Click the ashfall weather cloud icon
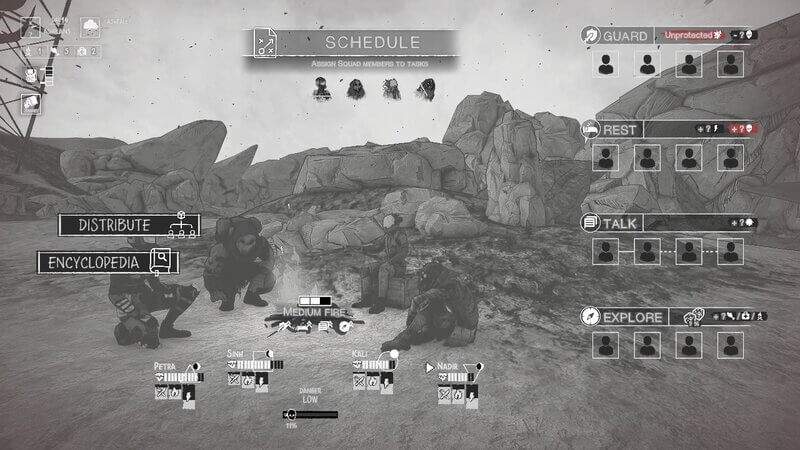 click(89, 27)
